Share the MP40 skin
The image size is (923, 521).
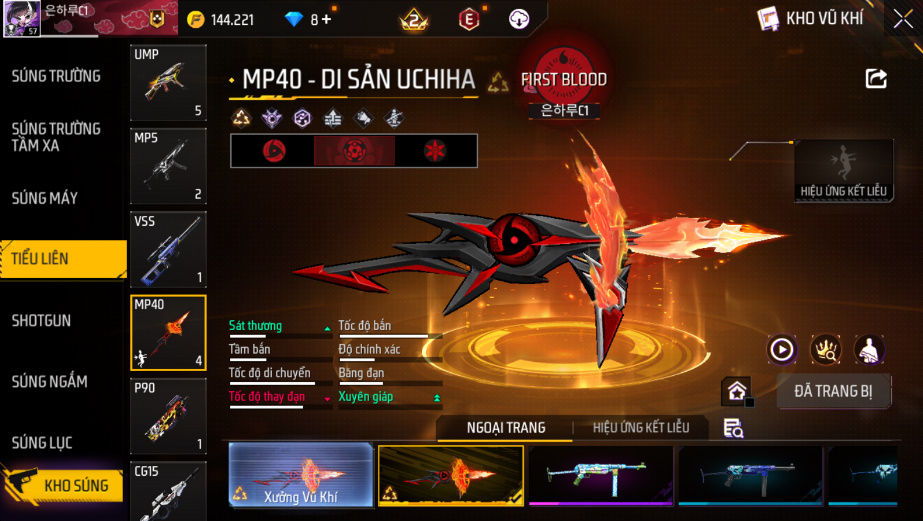coord(876,79)
